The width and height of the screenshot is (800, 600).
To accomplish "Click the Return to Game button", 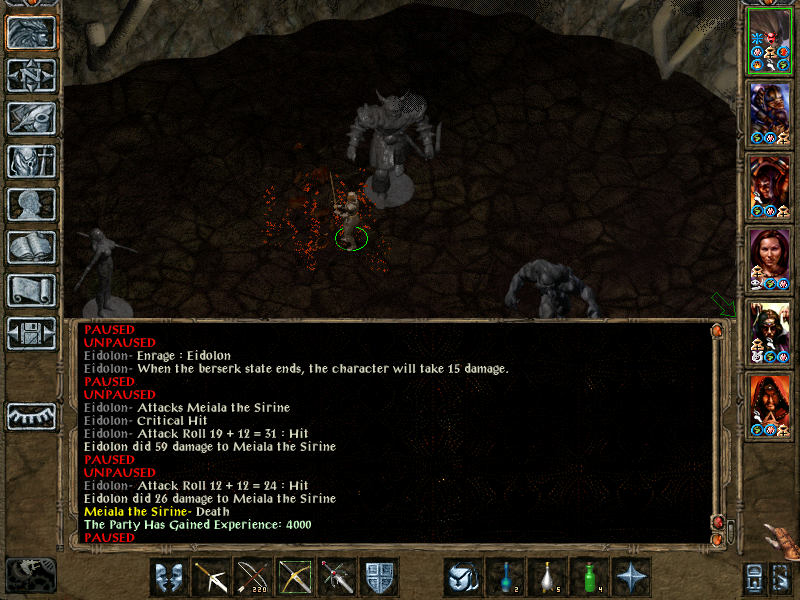I will (31, 33).
